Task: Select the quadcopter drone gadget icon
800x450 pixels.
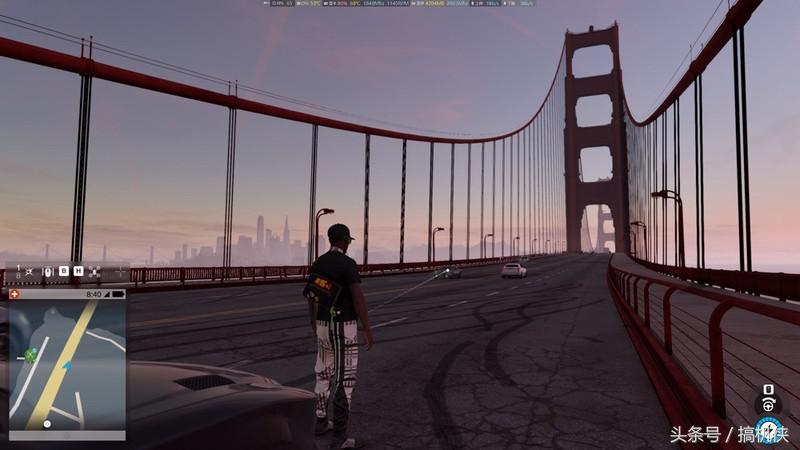Action: [x=95, y=271]
